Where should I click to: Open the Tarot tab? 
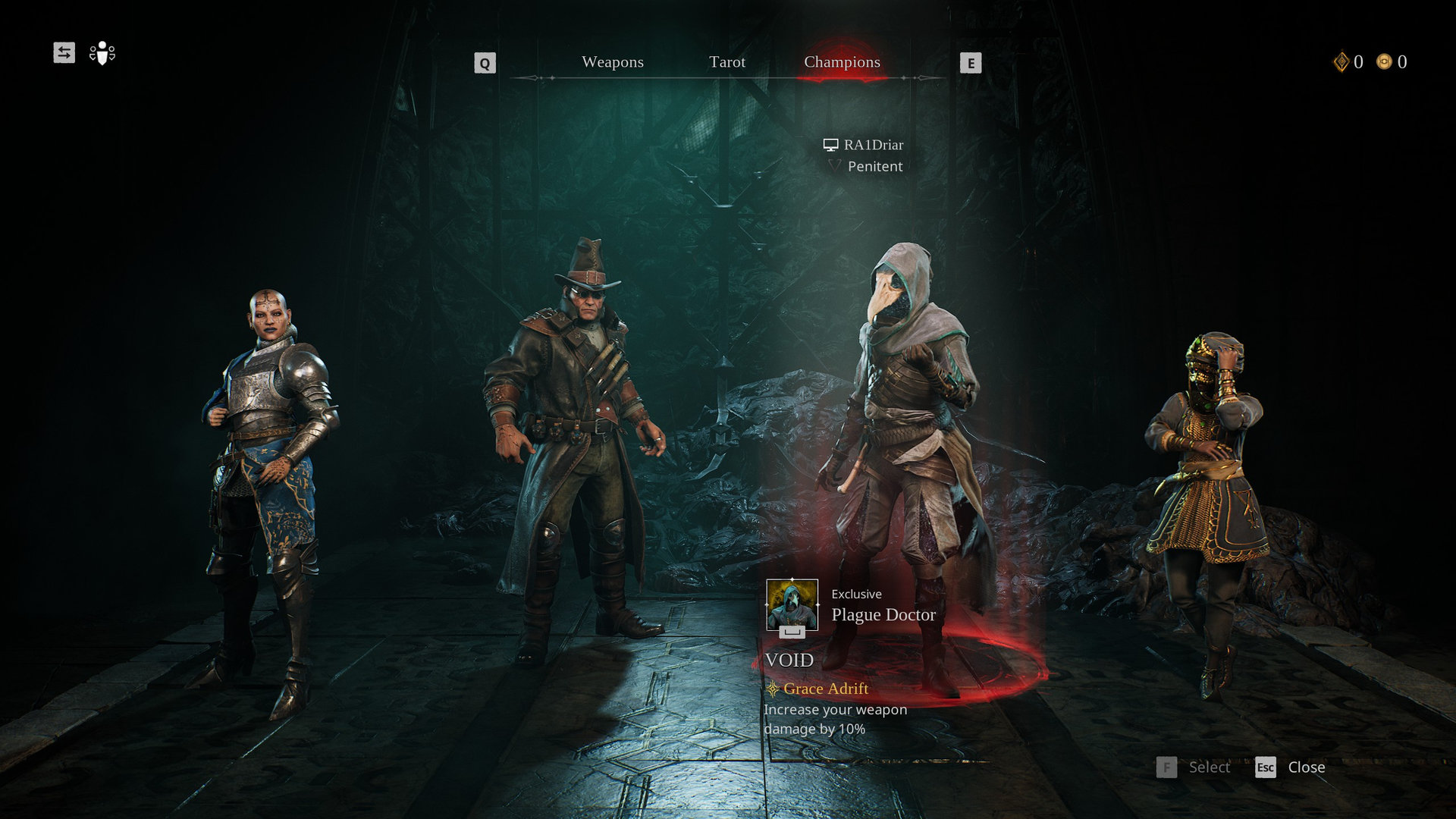coord(726,62)
